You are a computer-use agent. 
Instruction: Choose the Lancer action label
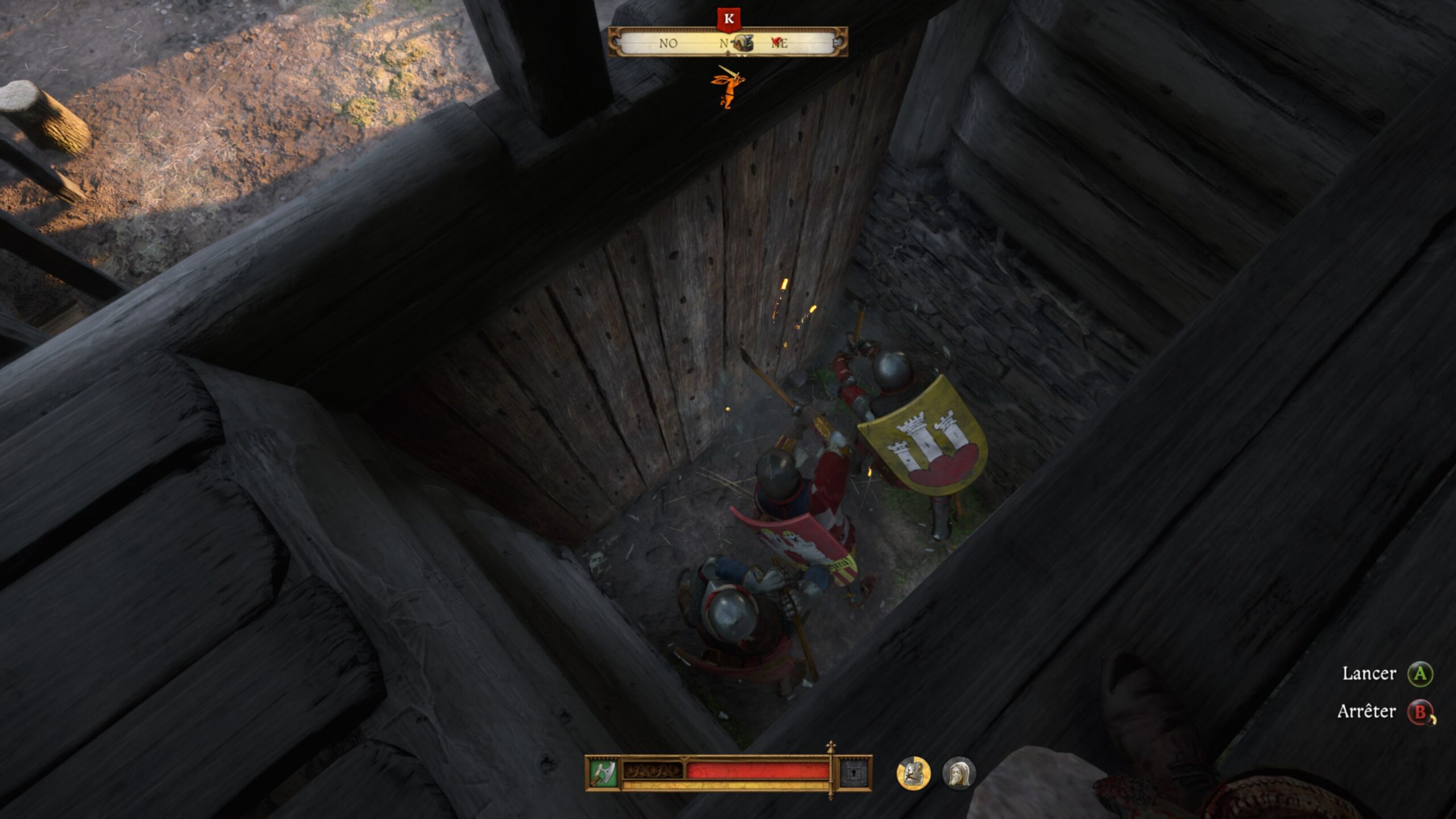click(x=1369, y=674)
